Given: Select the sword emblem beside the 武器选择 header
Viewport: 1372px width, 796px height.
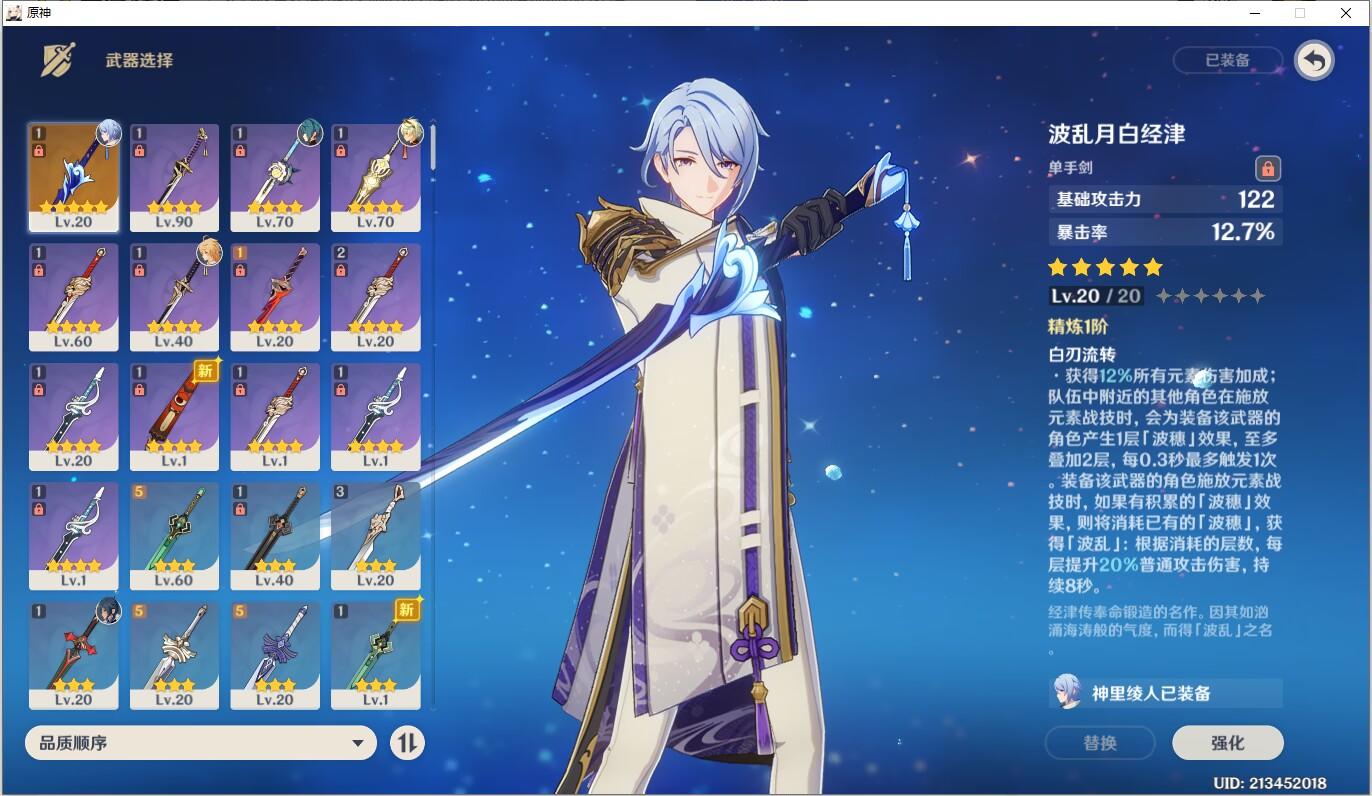Looking at the screenshot, I should pyautogui.click(x=58, y=59).
